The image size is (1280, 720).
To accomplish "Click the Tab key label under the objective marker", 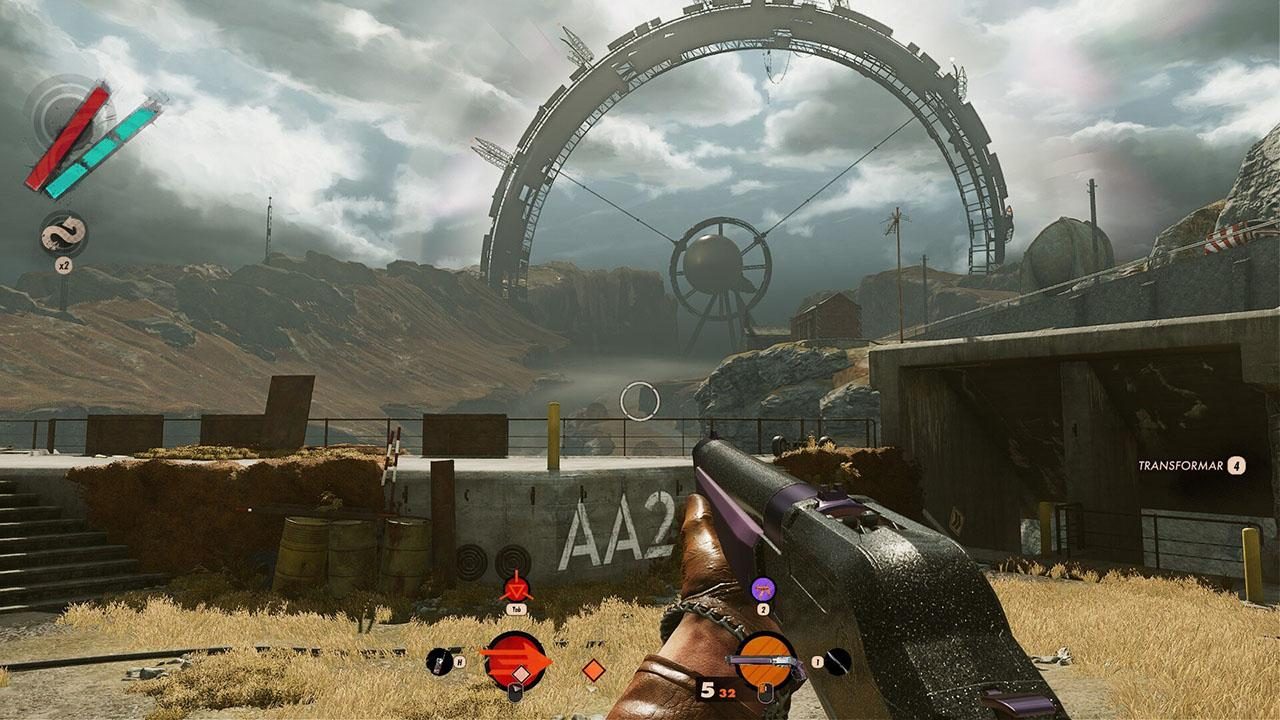I will tap(516, 609).
